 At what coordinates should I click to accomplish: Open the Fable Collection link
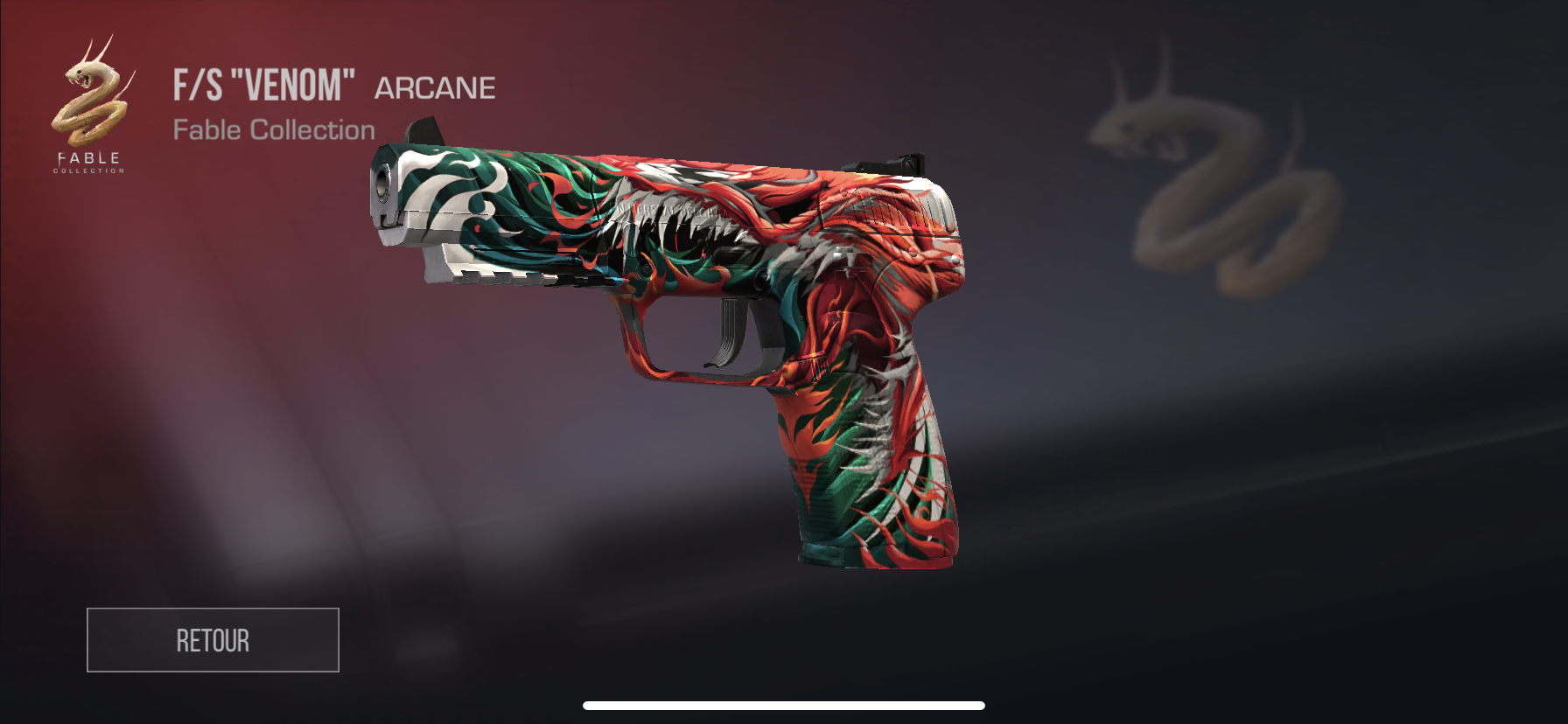click(274, 129)
